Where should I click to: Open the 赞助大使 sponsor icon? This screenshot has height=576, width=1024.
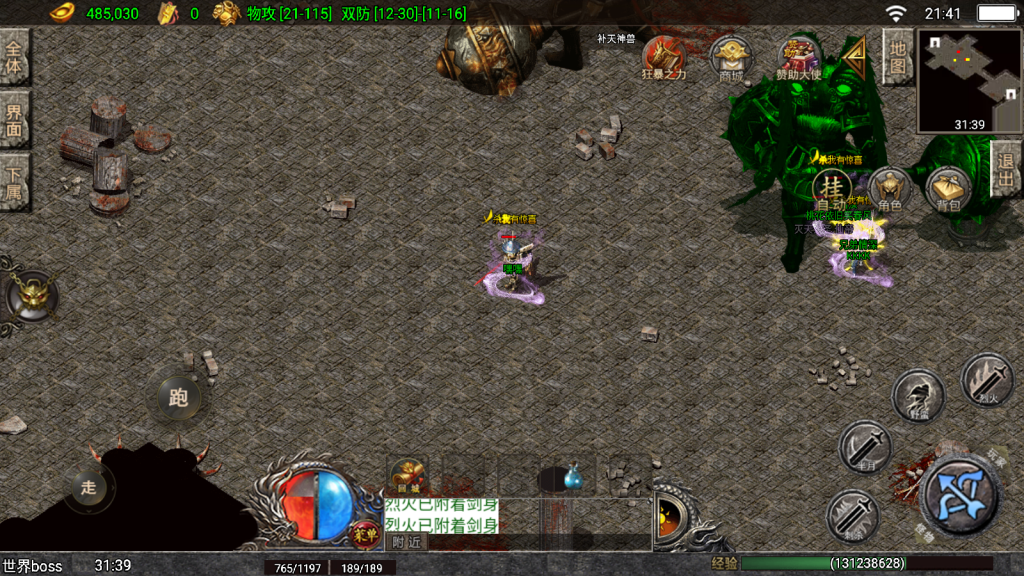pos(799,59)
